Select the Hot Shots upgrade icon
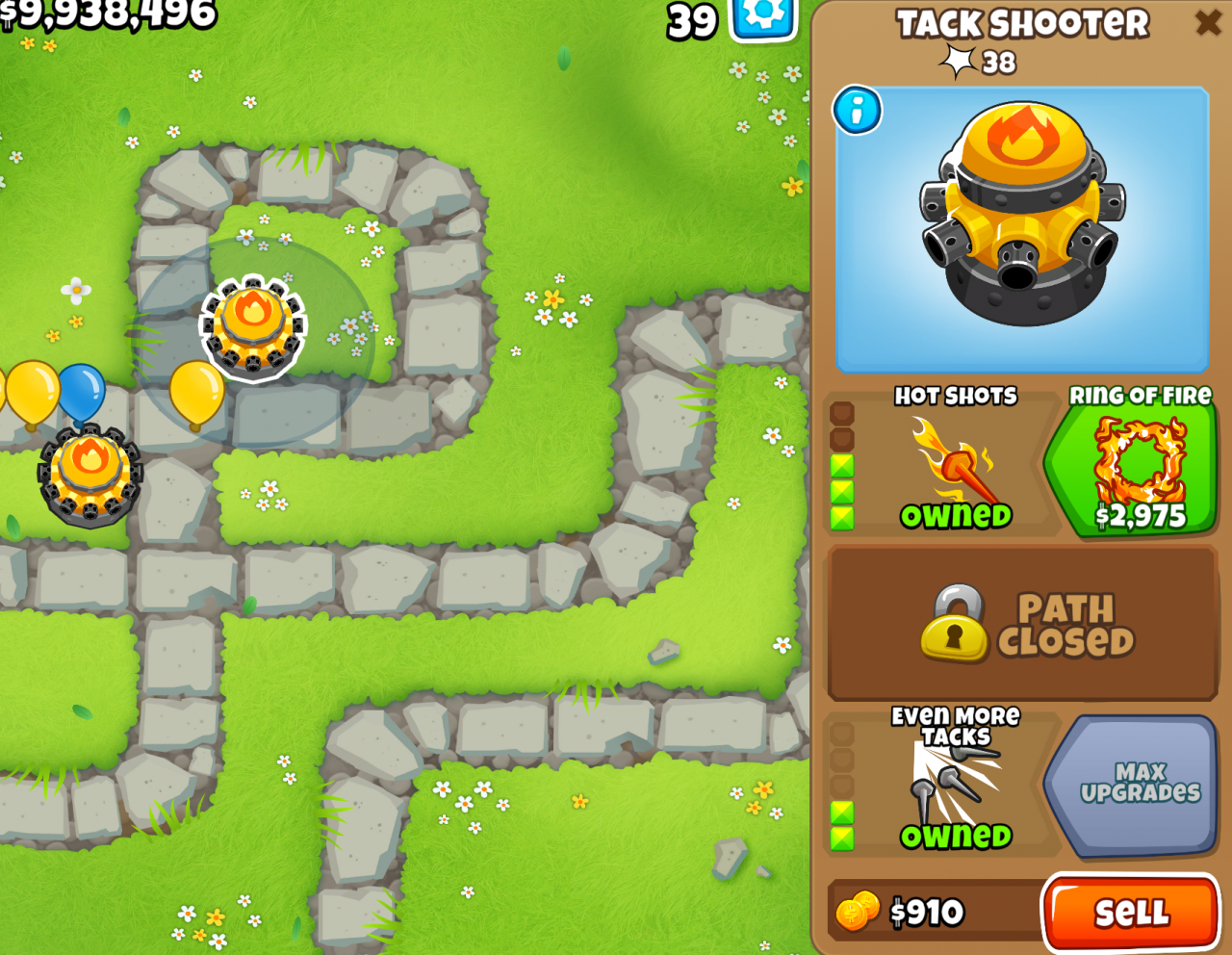 click(x=958, y=462)
